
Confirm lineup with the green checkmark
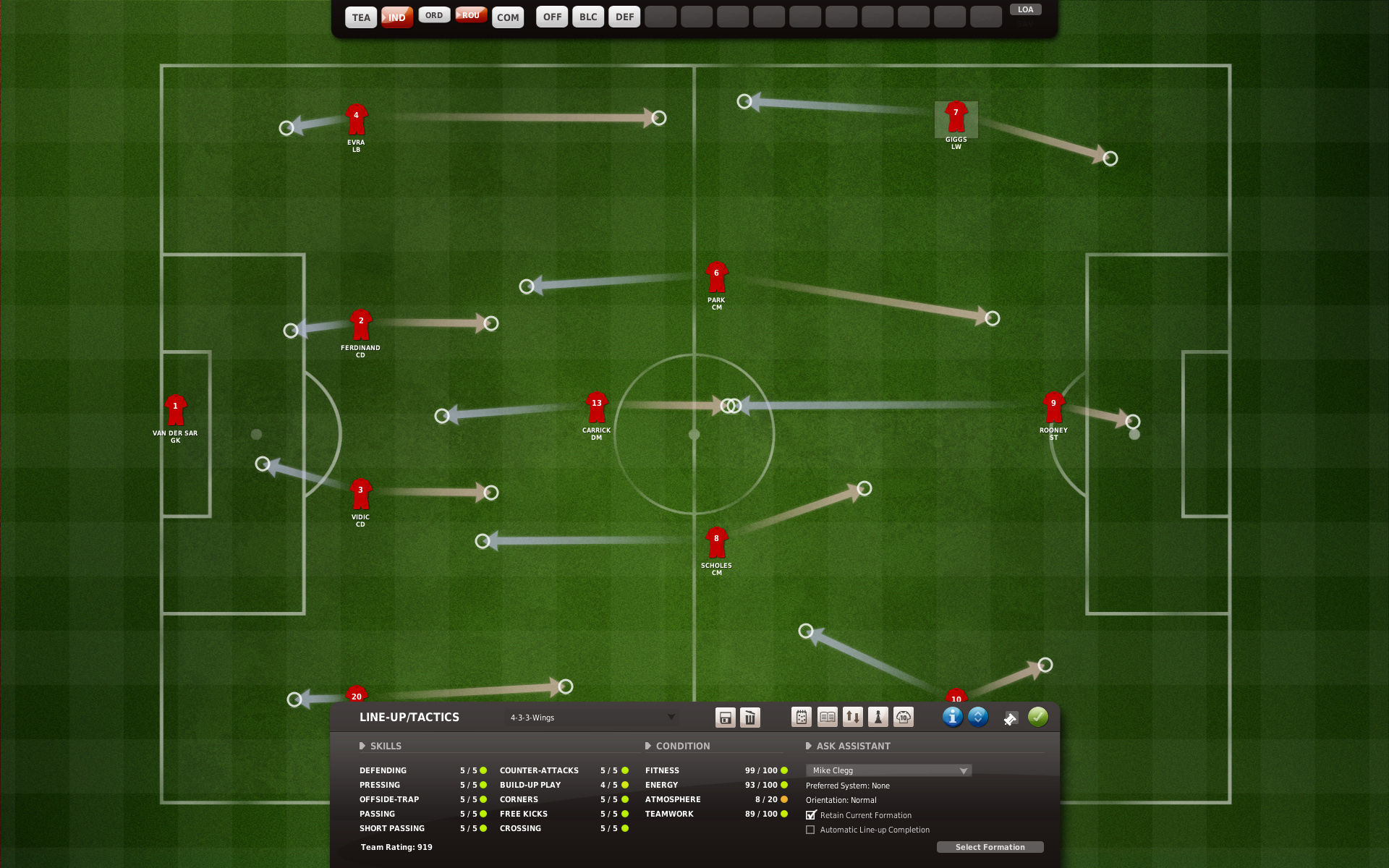[x=1037, y=717]
